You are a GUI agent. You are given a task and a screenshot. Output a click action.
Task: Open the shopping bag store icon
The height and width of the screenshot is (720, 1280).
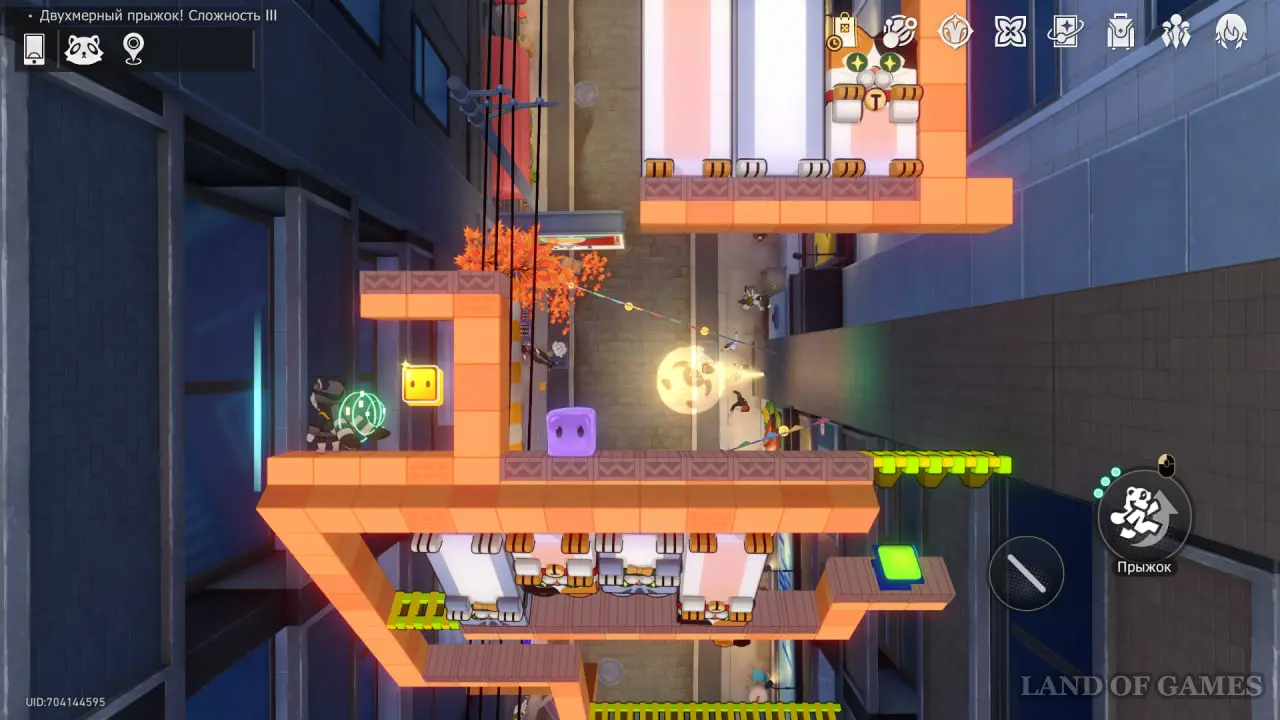pos(842,32)
